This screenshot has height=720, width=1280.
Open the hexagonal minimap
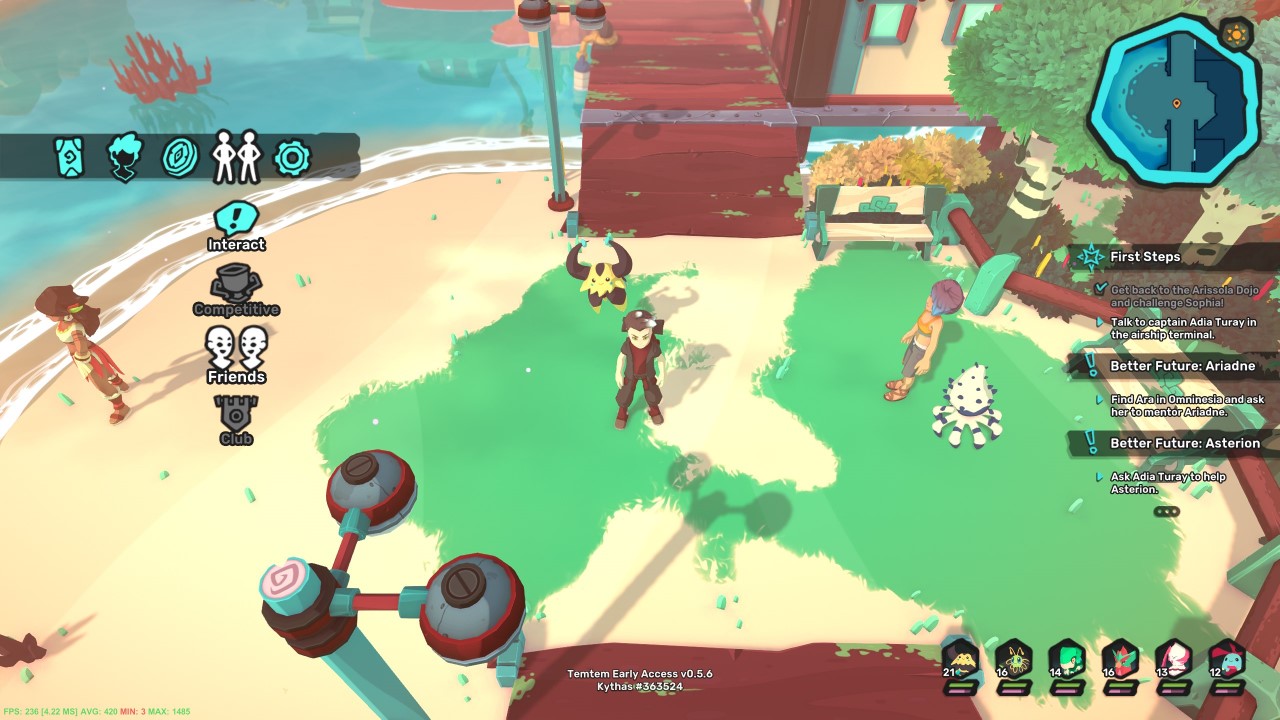tap(1175, 100)
